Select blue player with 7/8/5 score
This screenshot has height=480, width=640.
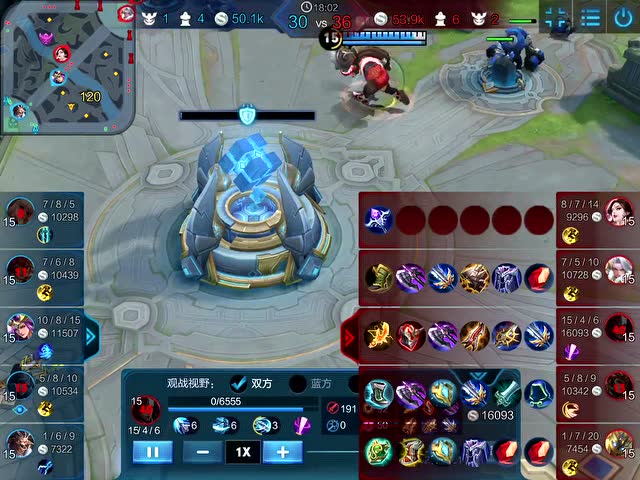coord(20,213)
